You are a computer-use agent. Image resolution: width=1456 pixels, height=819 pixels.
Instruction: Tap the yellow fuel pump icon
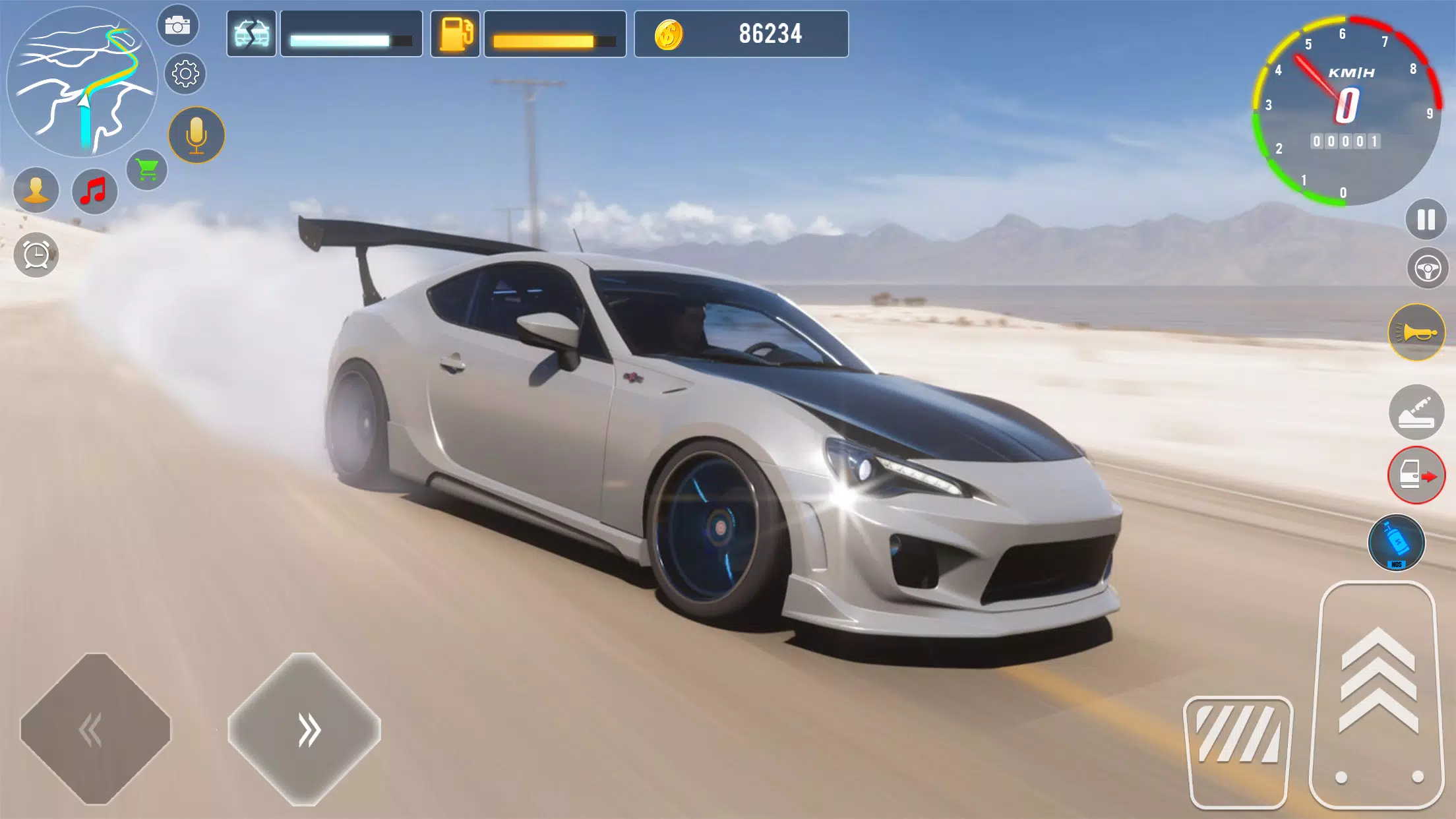coord(456,34)
